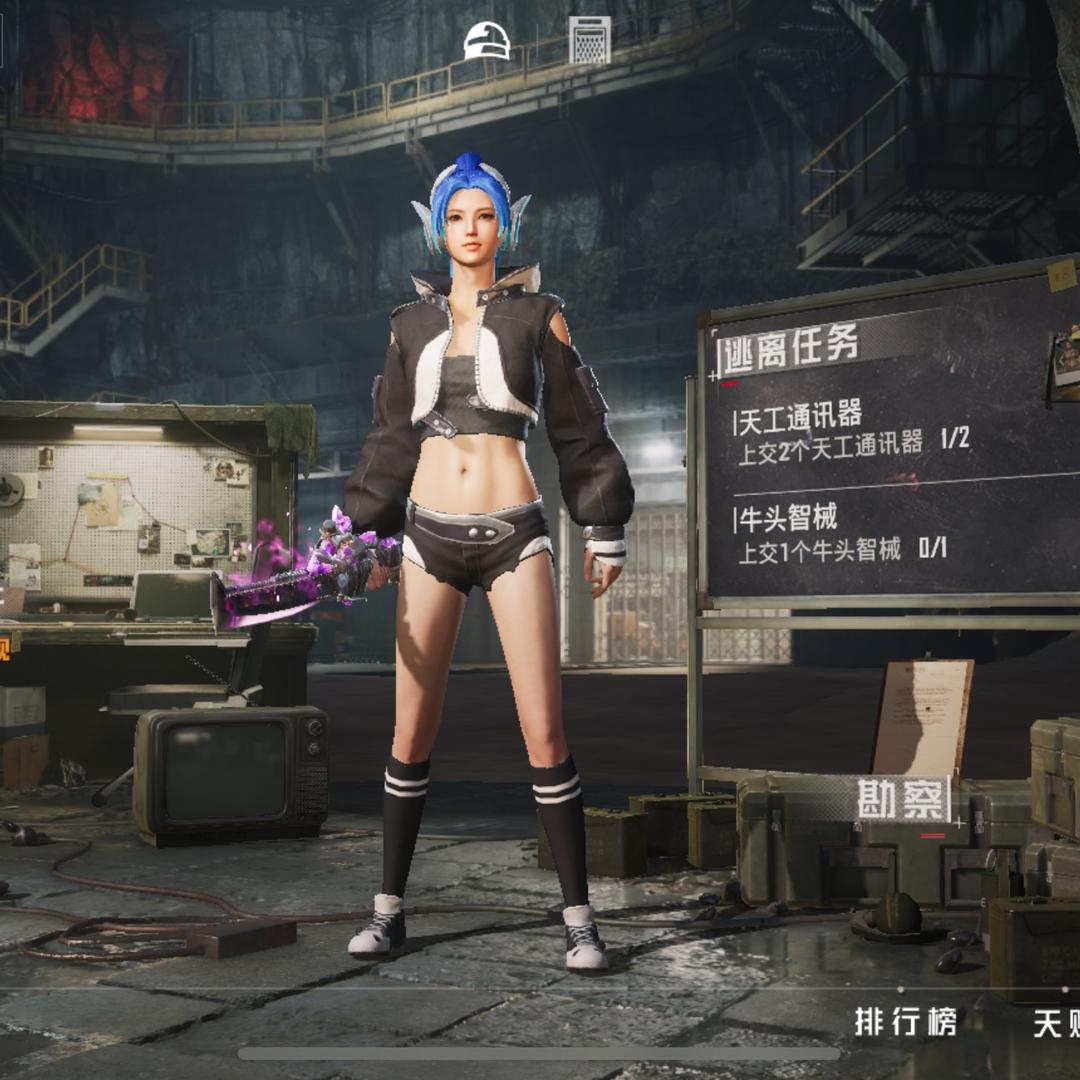View the 牛头智械 task entry
The image size is (1080, 1080).
842,534
